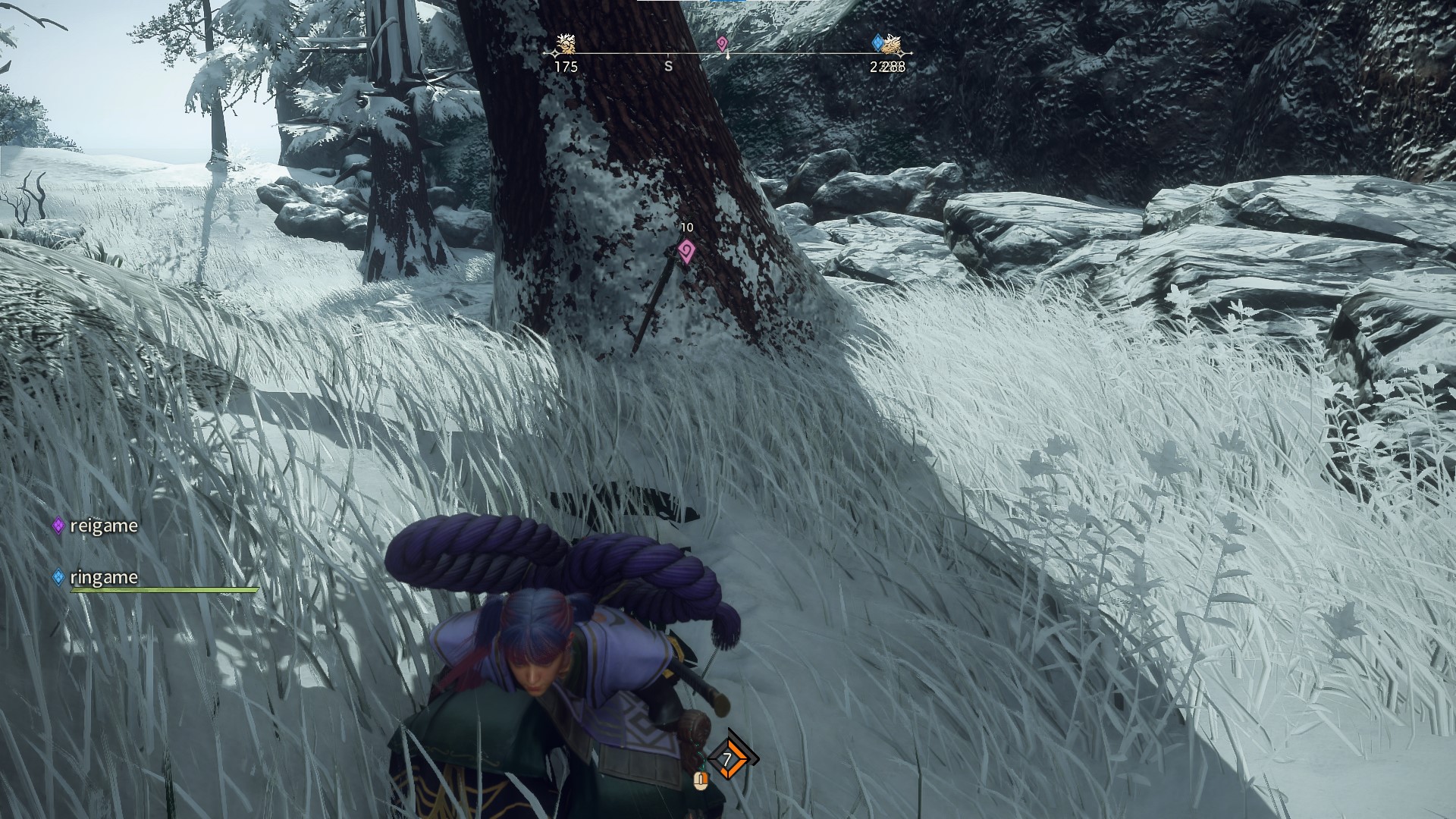The width and height of the screenshot is (1456, 819).
Task: Choose player reigame in the party list
Action: point(103,526)
